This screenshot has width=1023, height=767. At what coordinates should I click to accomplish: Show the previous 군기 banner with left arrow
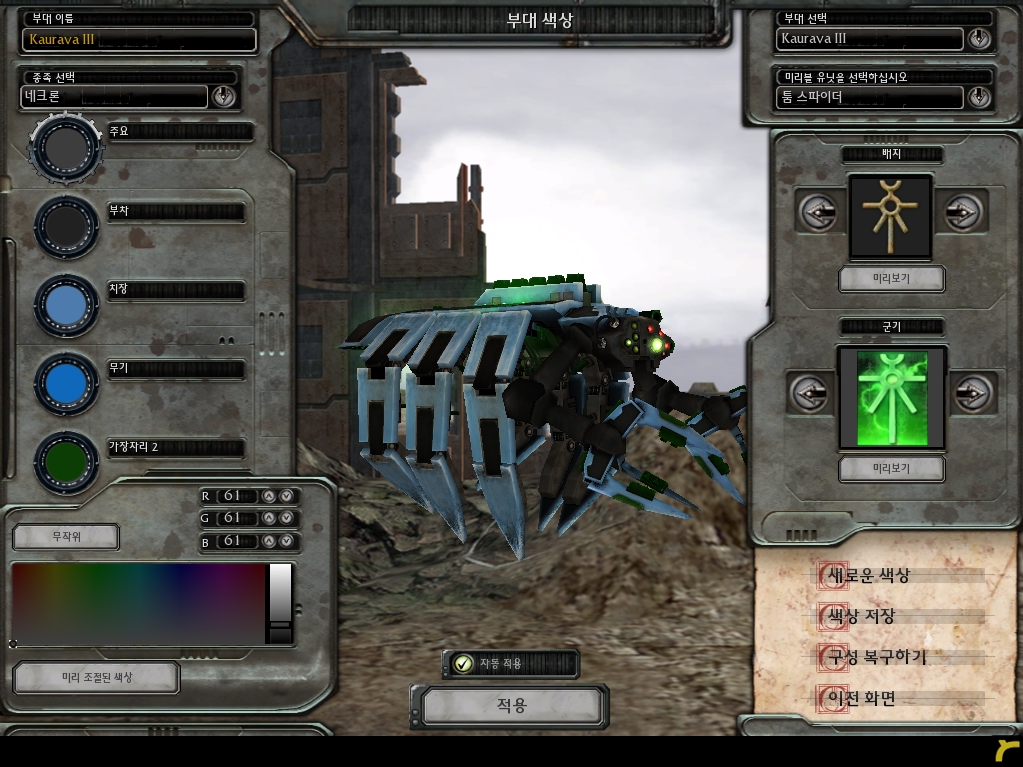(x=810, y=393)
